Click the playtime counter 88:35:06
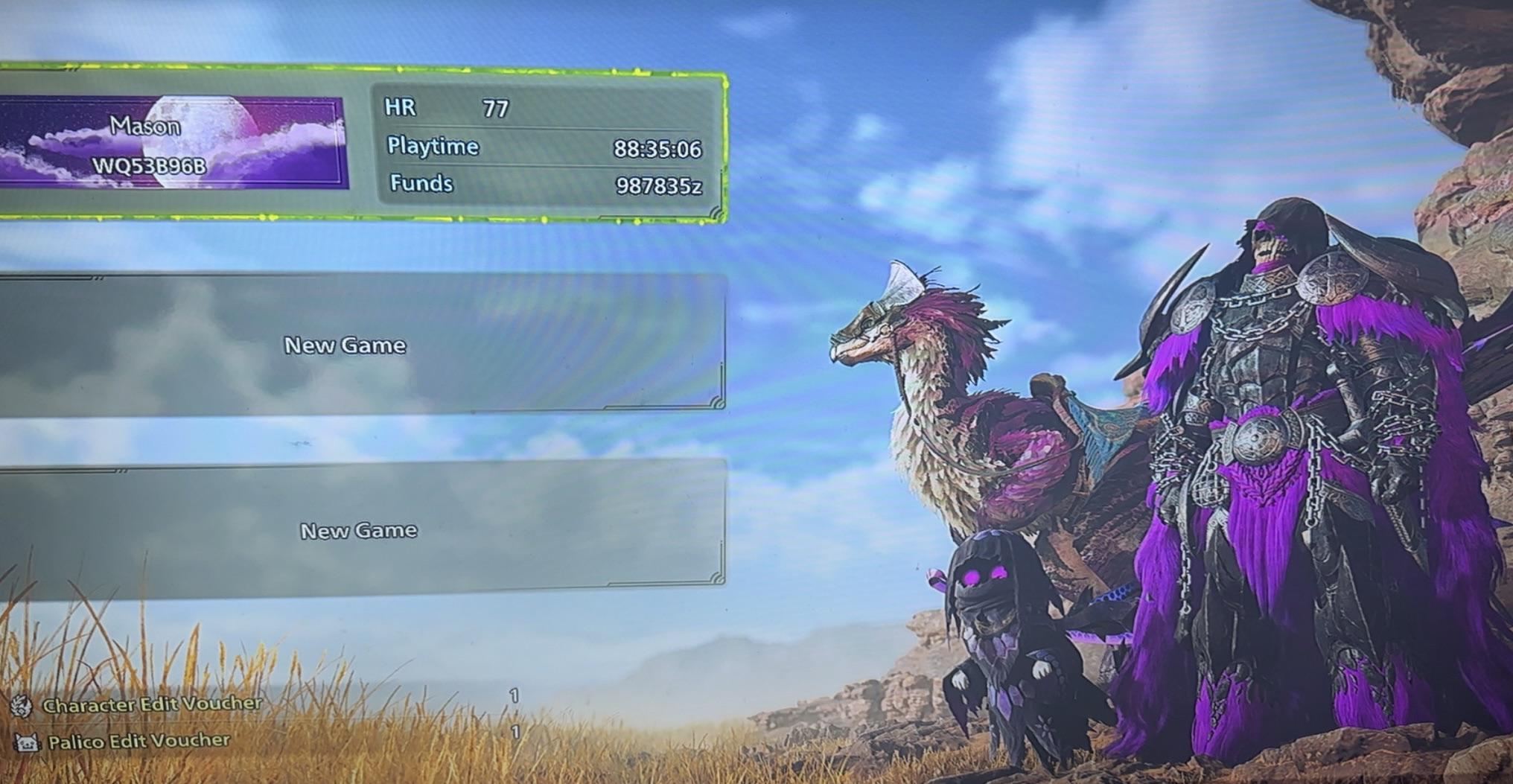The height and width of the screenshot is (784, 1513). (657, 147)
